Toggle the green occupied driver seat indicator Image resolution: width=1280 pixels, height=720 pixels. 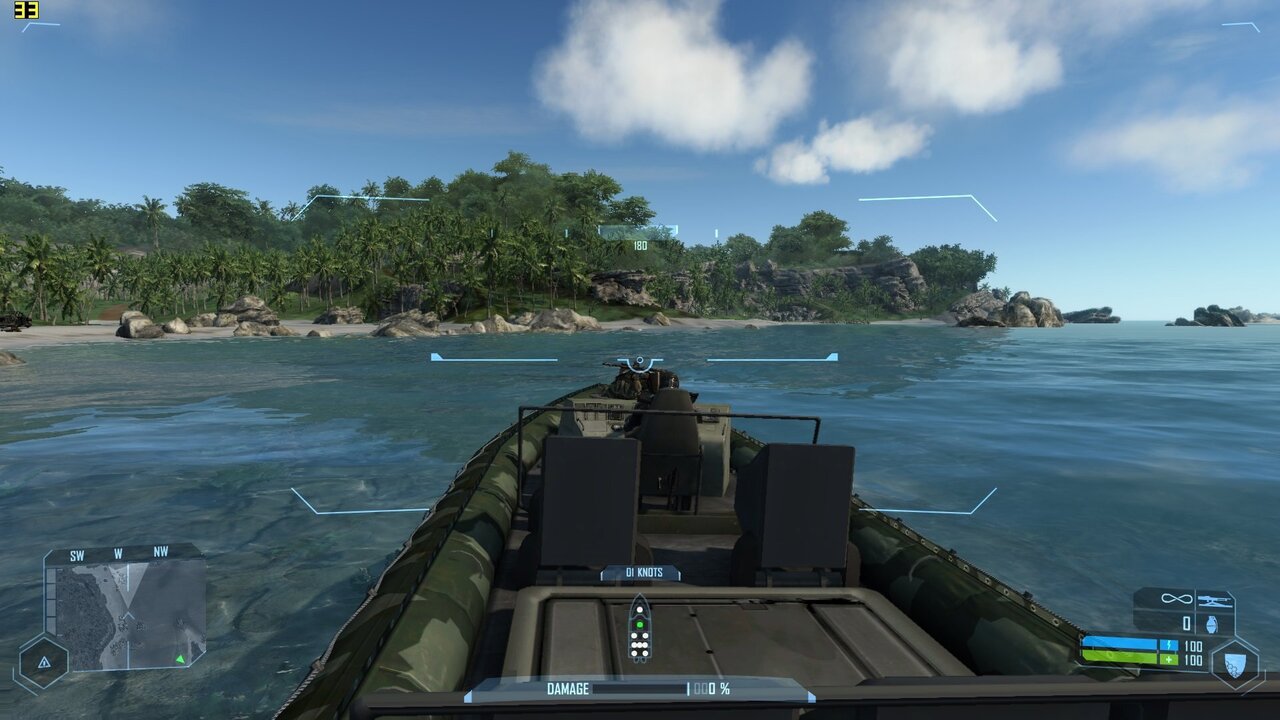coord(639,624)
